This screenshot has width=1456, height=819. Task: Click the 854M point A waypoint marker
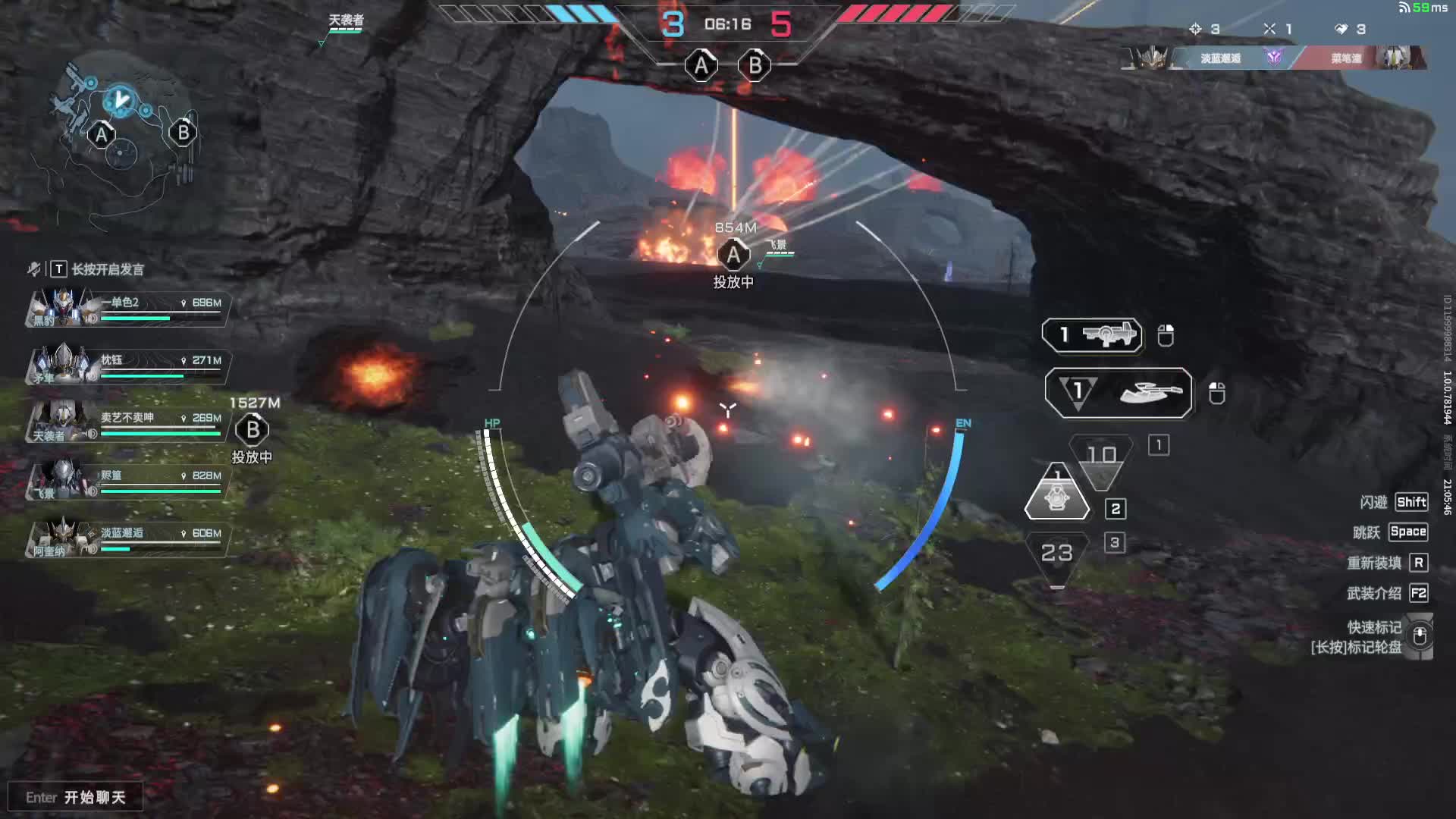(x=733, y=255)
